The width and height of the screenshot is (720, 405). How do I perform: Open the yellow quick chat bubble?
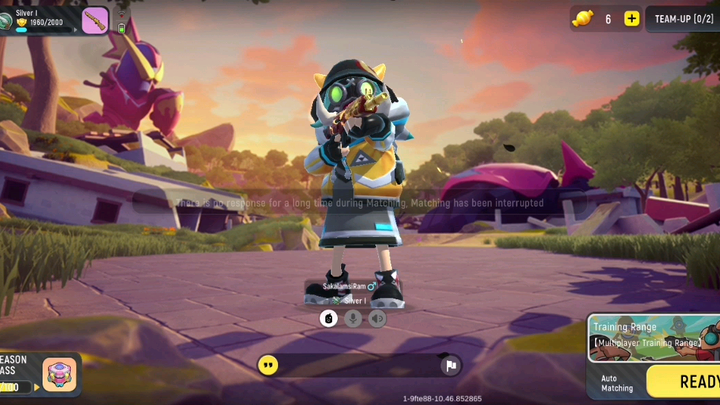point(268,365)
